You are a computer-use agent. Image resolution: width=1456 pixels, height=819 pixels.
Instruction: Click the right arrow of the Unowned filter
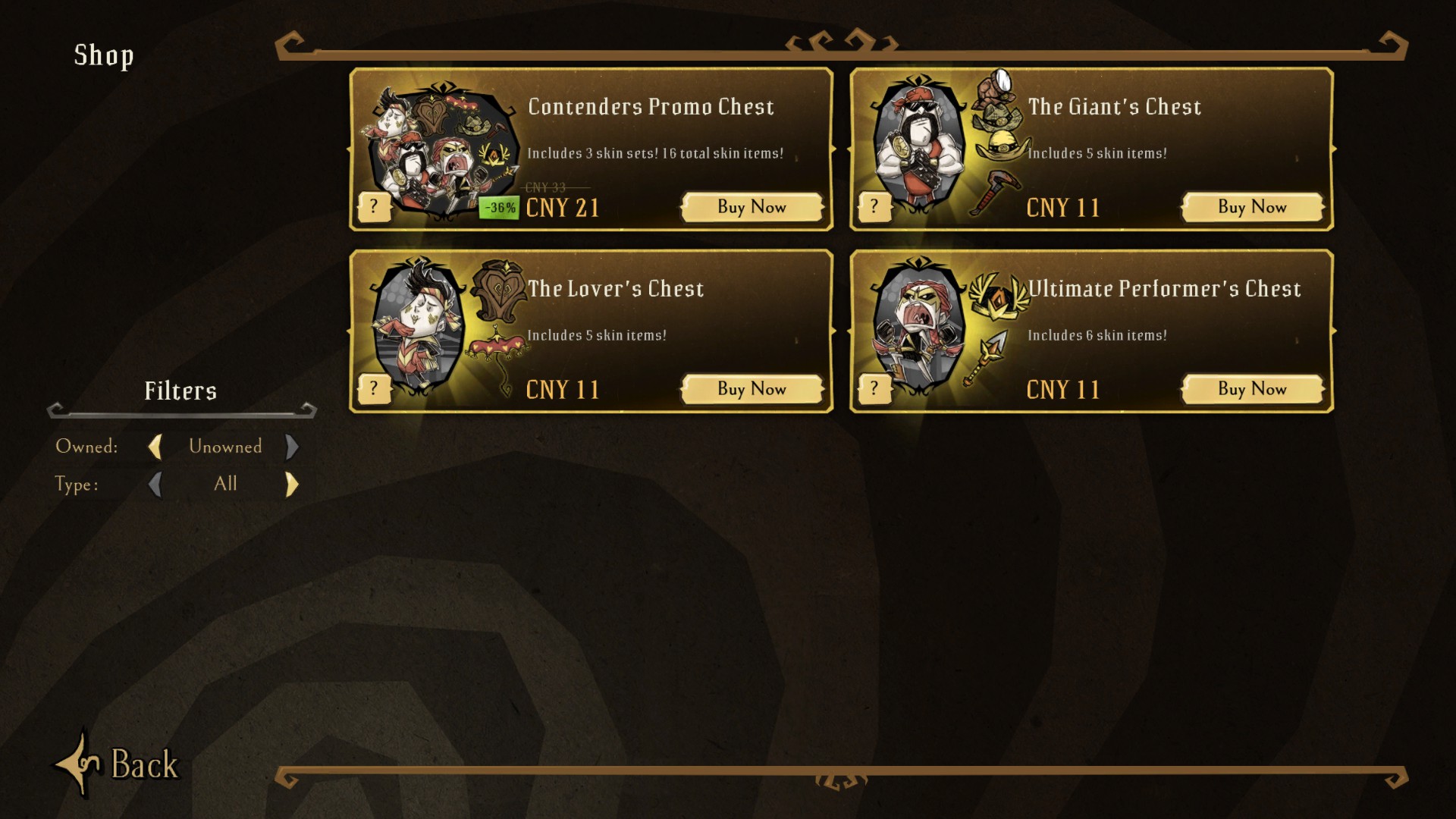pyautogui.click(x=293, y=447)
